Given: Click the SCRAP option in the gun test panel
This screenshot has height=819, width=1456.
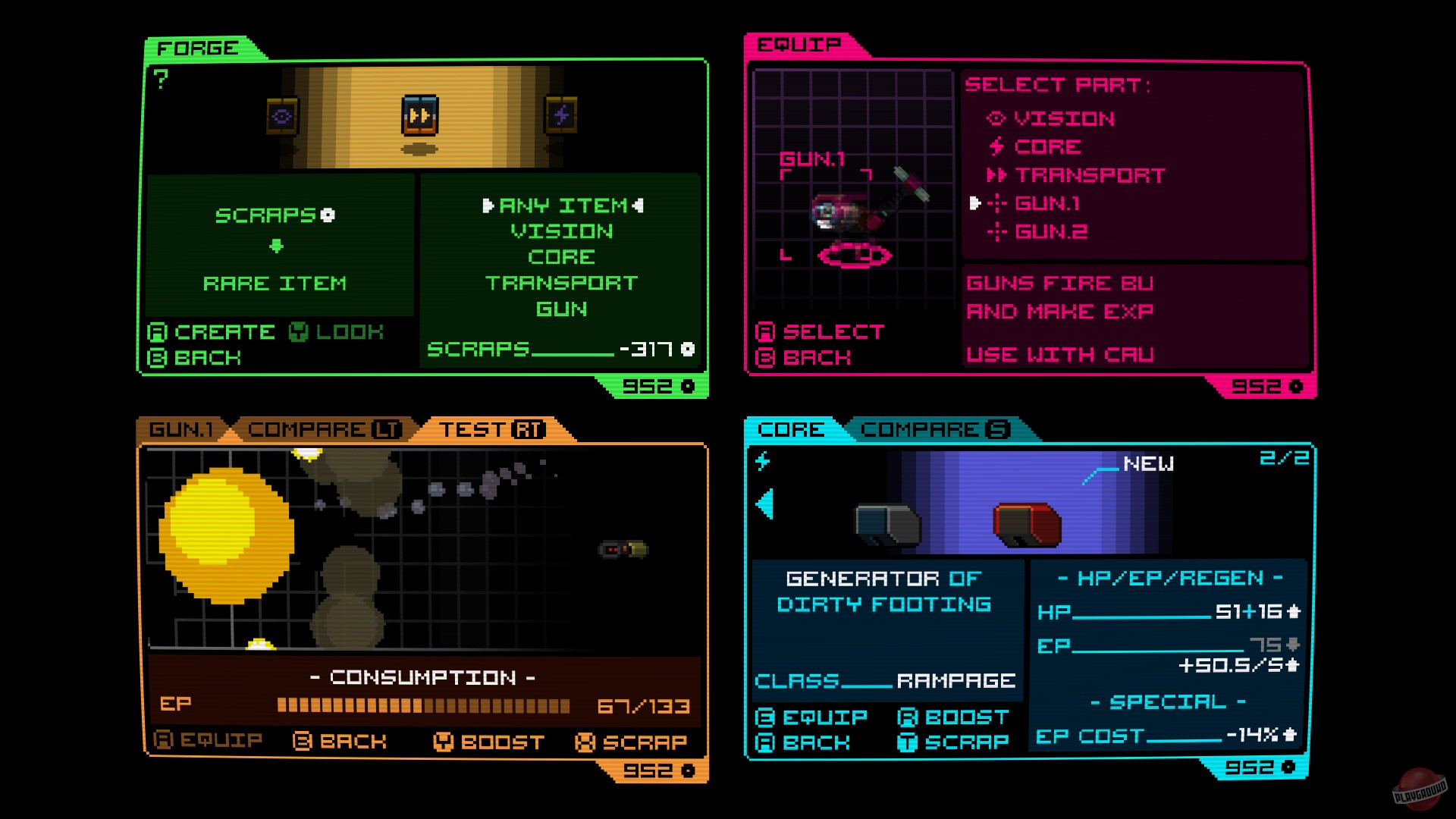Looking at the screenshot, I should pos(633,742).
